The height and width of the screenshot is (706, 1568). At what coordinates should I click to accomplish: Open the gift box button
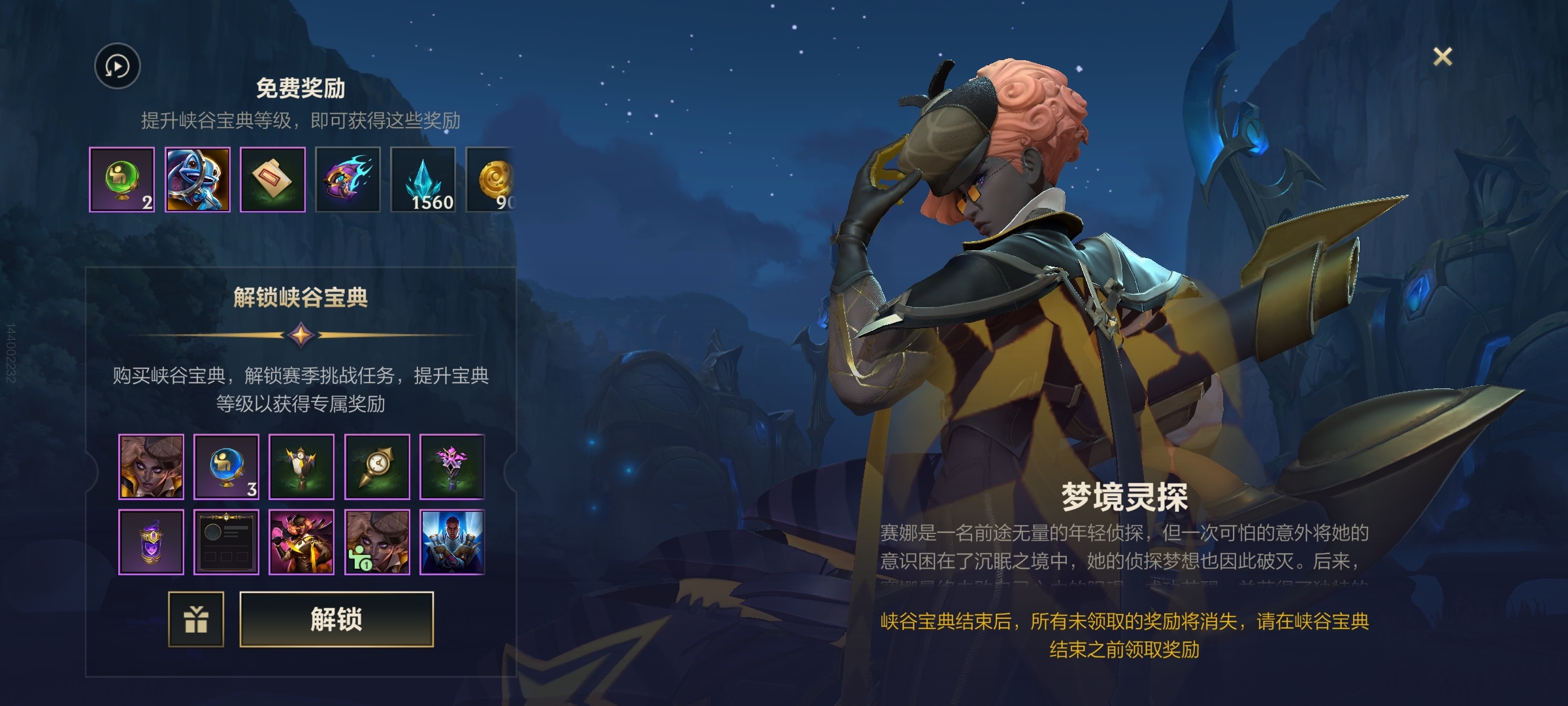tap(196, 619)
